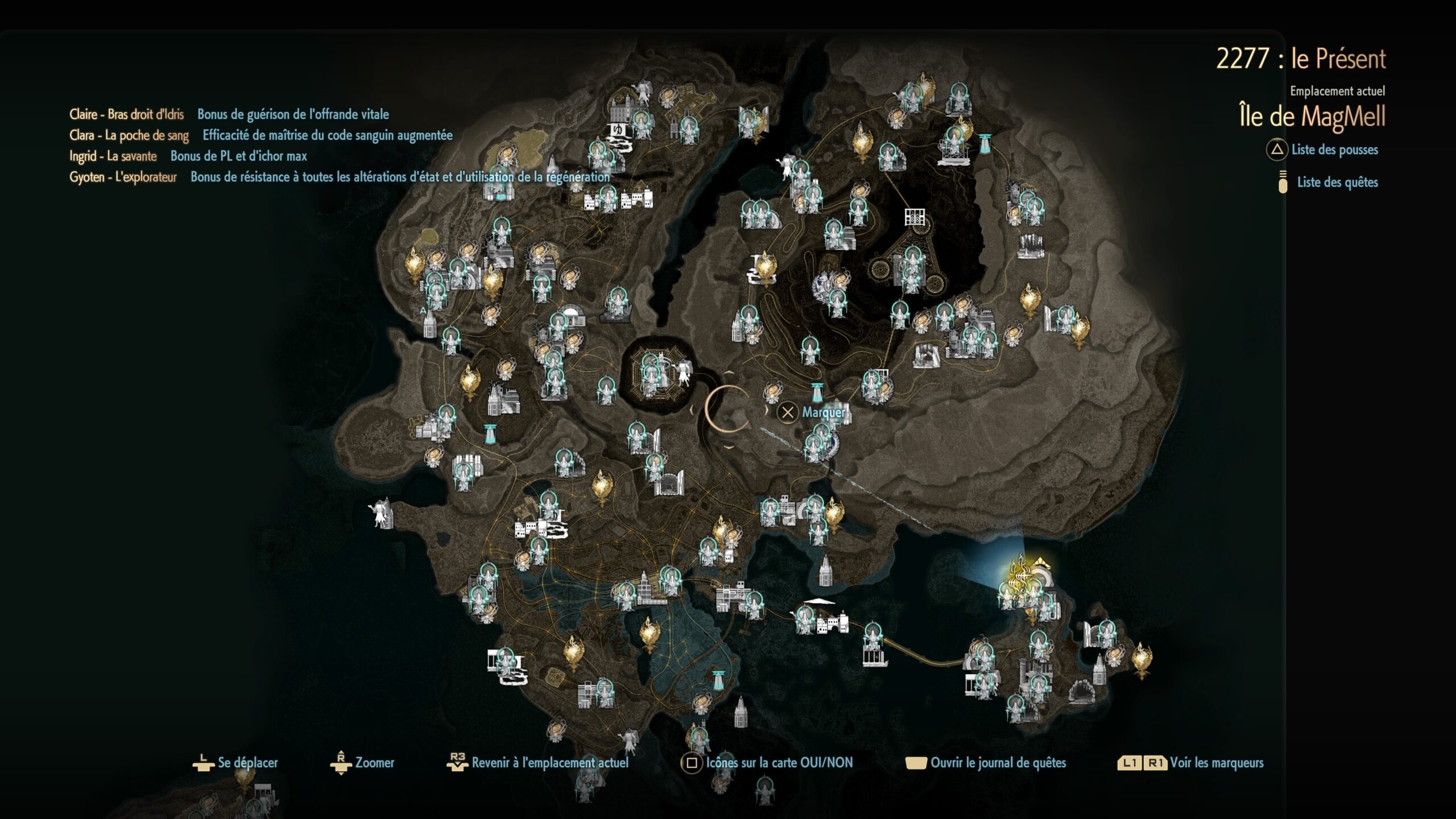Select the hot spring ゆ map marker
1456x819 pixels.
pyautogui.click(x=619, y=131)
